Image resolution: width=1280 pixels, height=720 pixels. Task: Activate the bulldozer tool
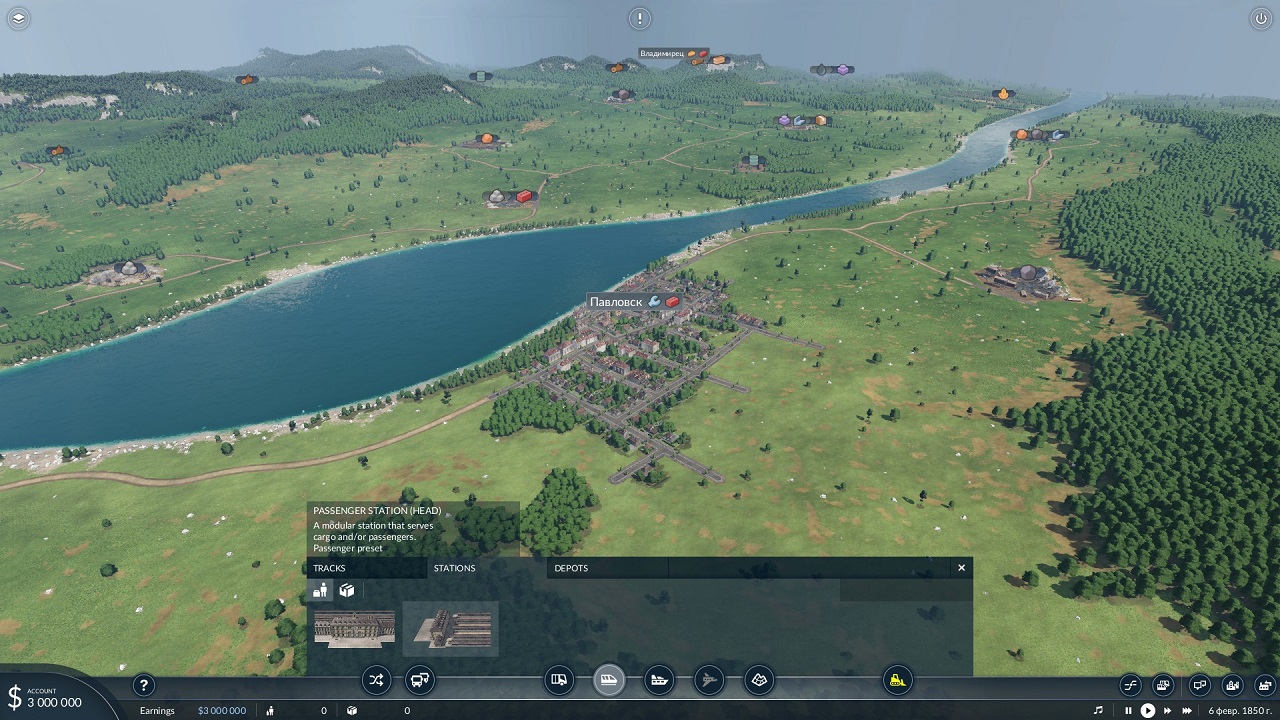897,681
